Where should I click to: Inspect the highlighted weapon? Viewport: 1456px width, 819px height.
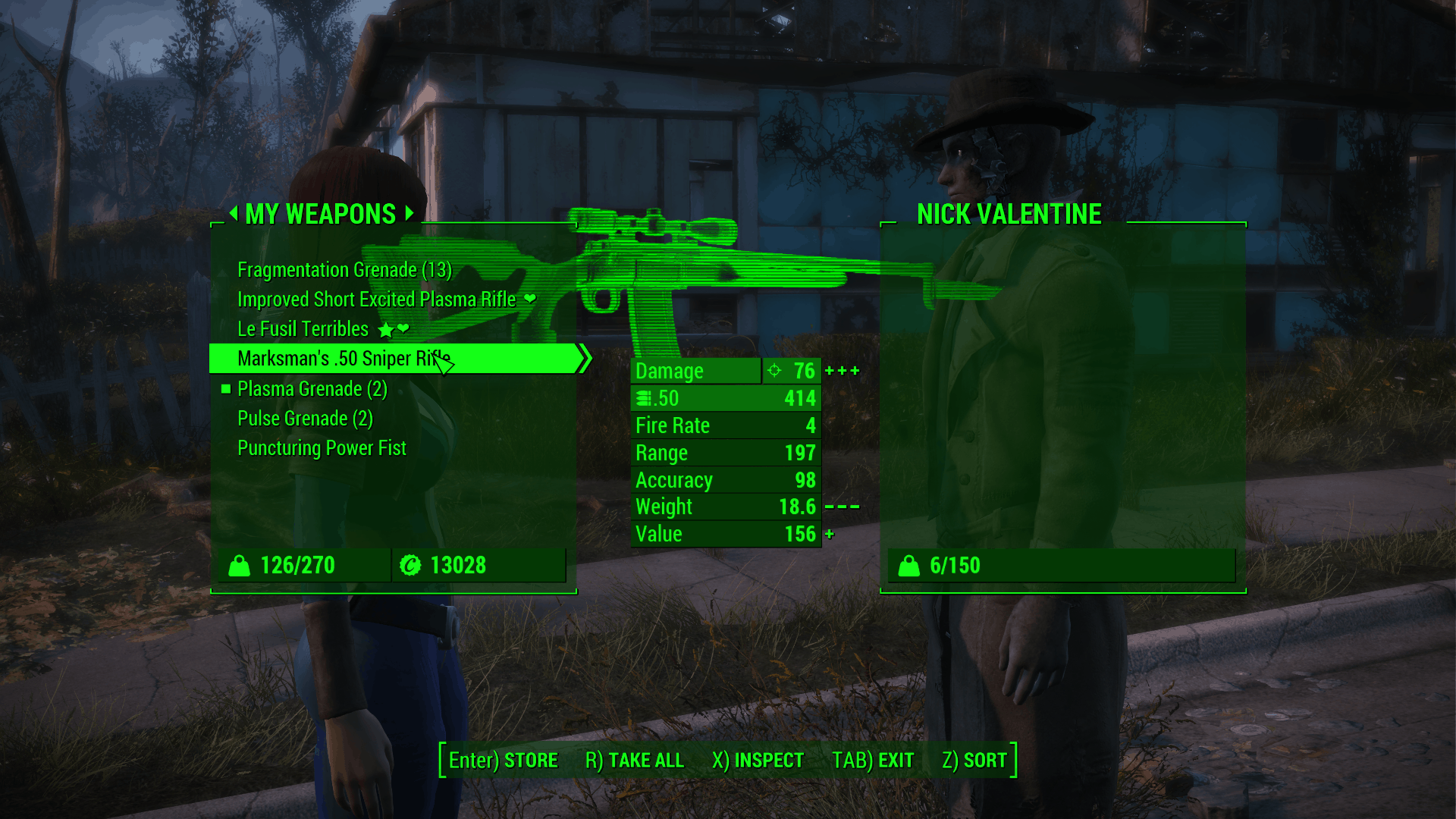point(757,760)
